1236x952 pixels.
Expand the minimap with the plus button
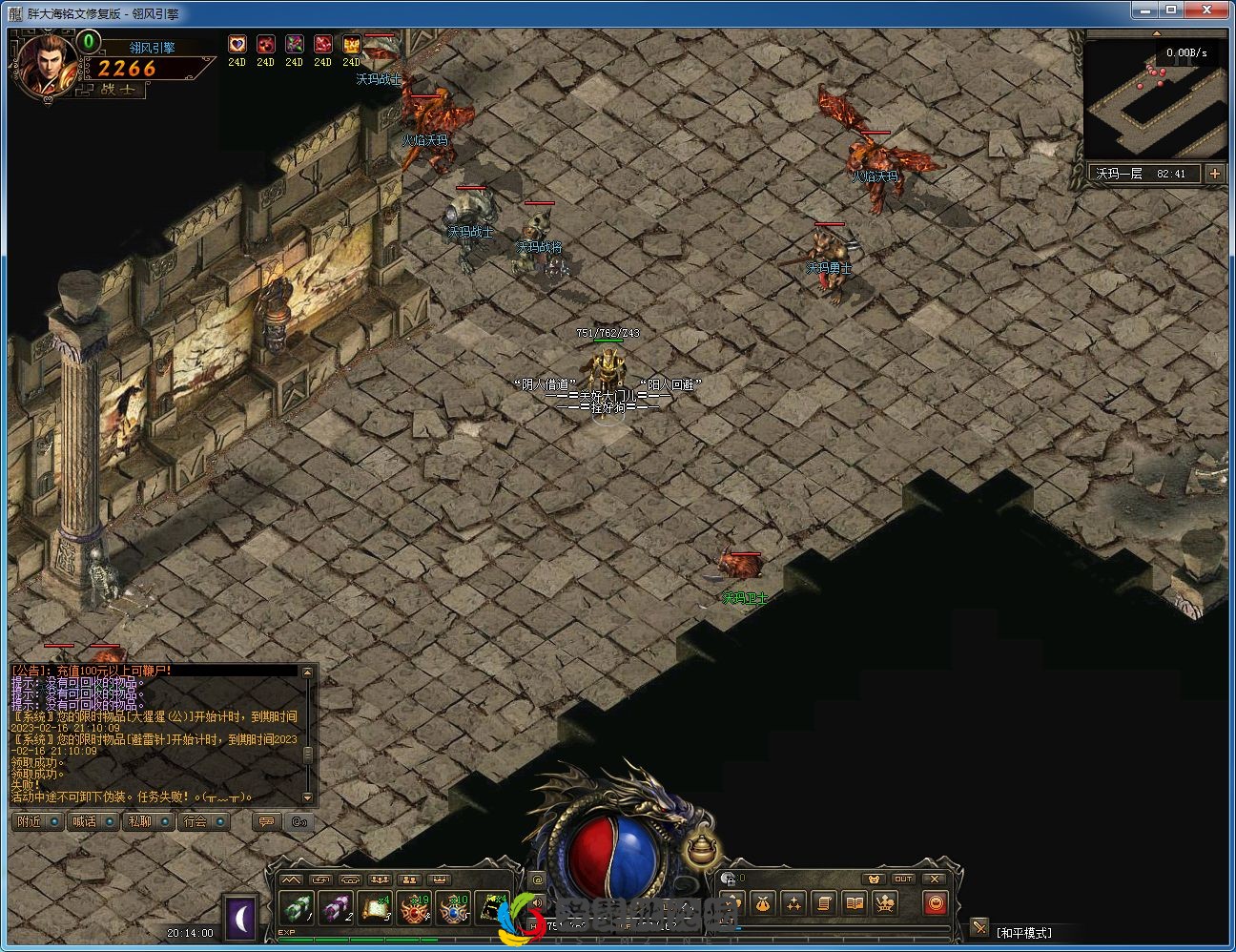coord(1214,174)
